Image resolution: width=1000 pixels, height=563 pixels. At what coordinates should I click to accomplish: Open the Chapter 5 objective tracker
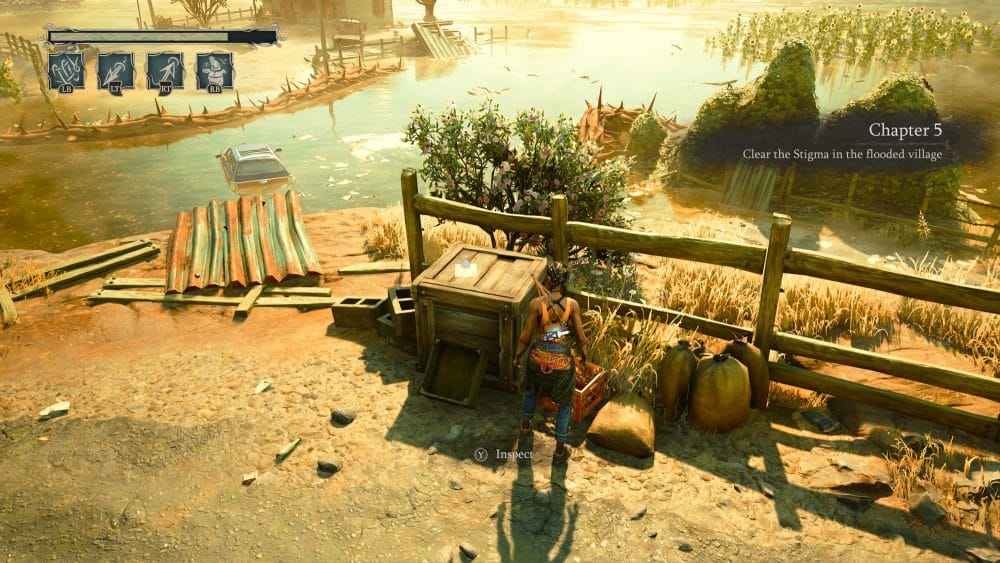pos(848,141)
